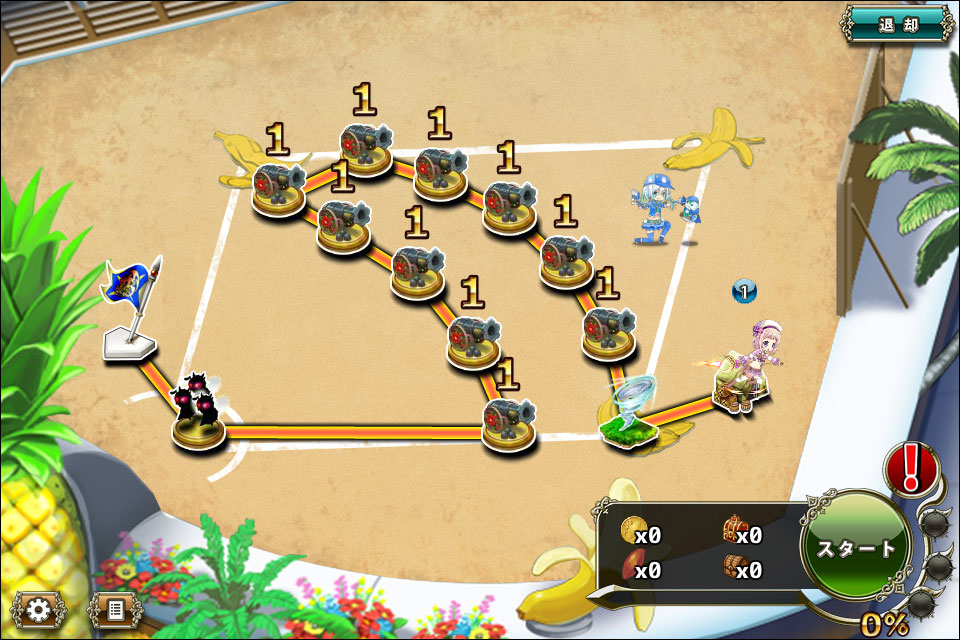Open the red exclamation mark alert
Screen dimensions: 960x640
[911, 469]
